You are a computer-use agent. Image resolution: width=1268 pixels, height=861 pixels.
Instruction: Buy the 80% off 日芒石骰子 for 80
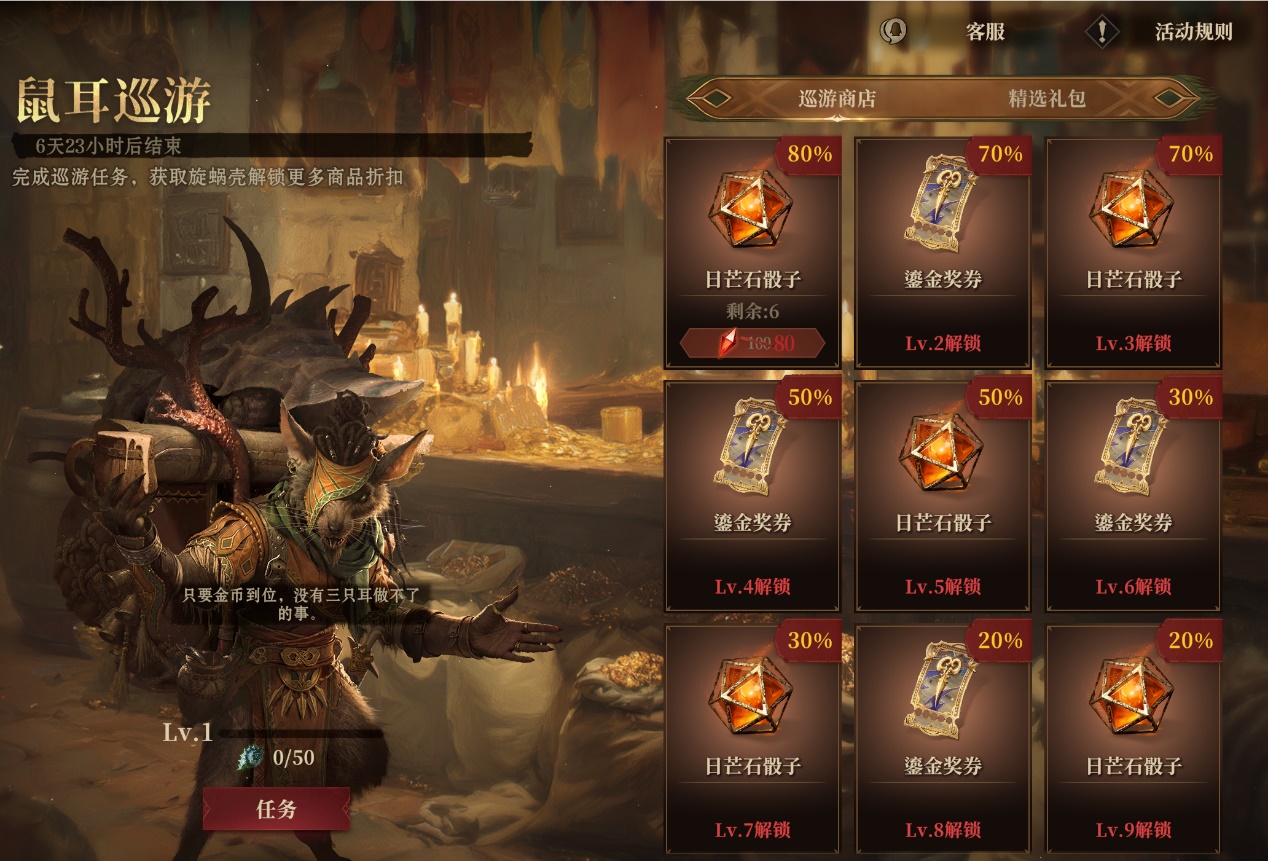point(752,344)
